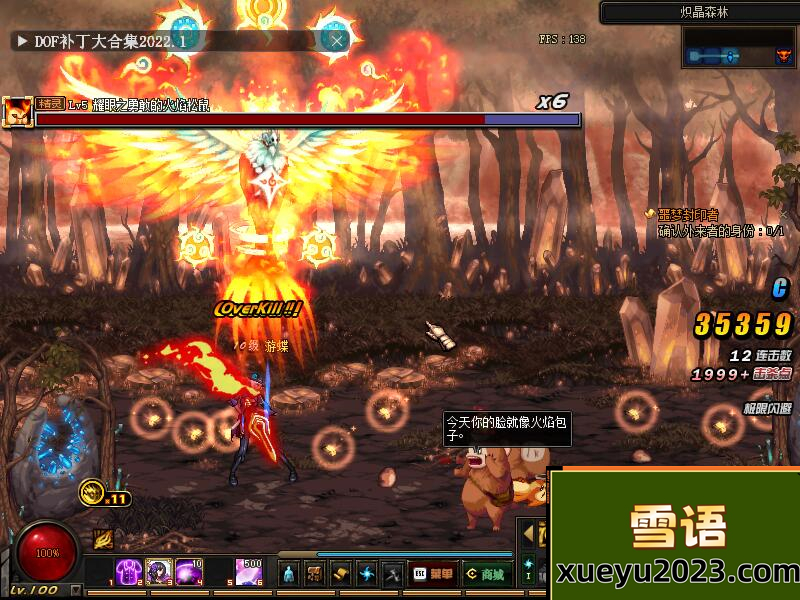
Task: Open the 商城 shop button
Action: tap(485, 575)
